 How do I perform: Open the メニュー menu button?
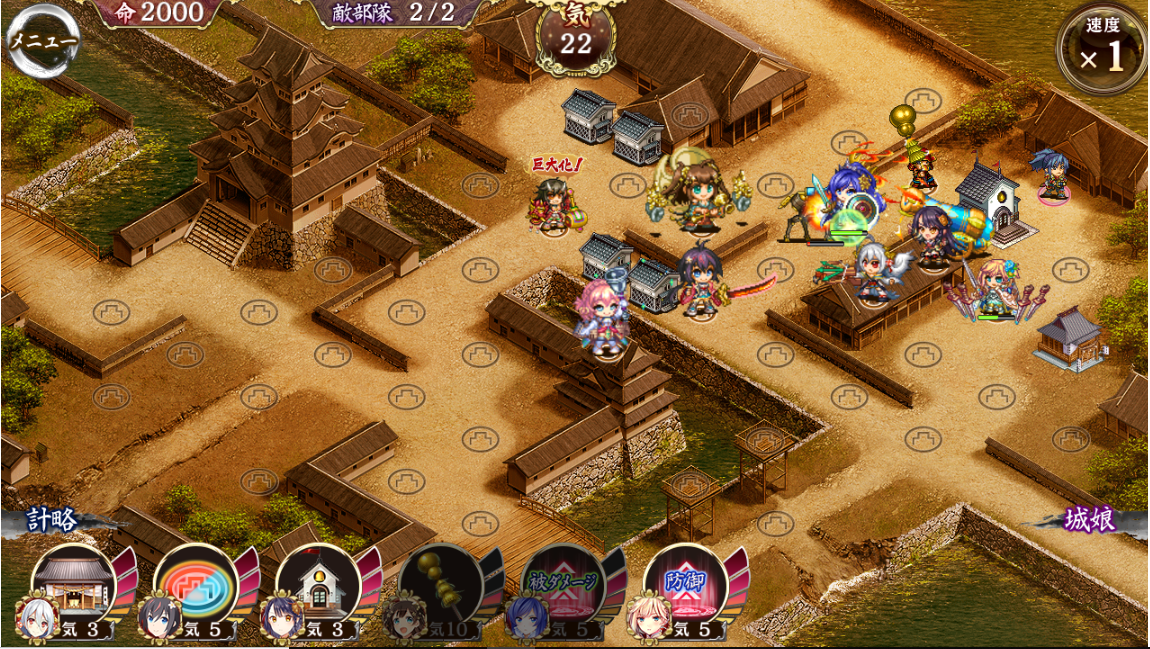click(42, 41)
